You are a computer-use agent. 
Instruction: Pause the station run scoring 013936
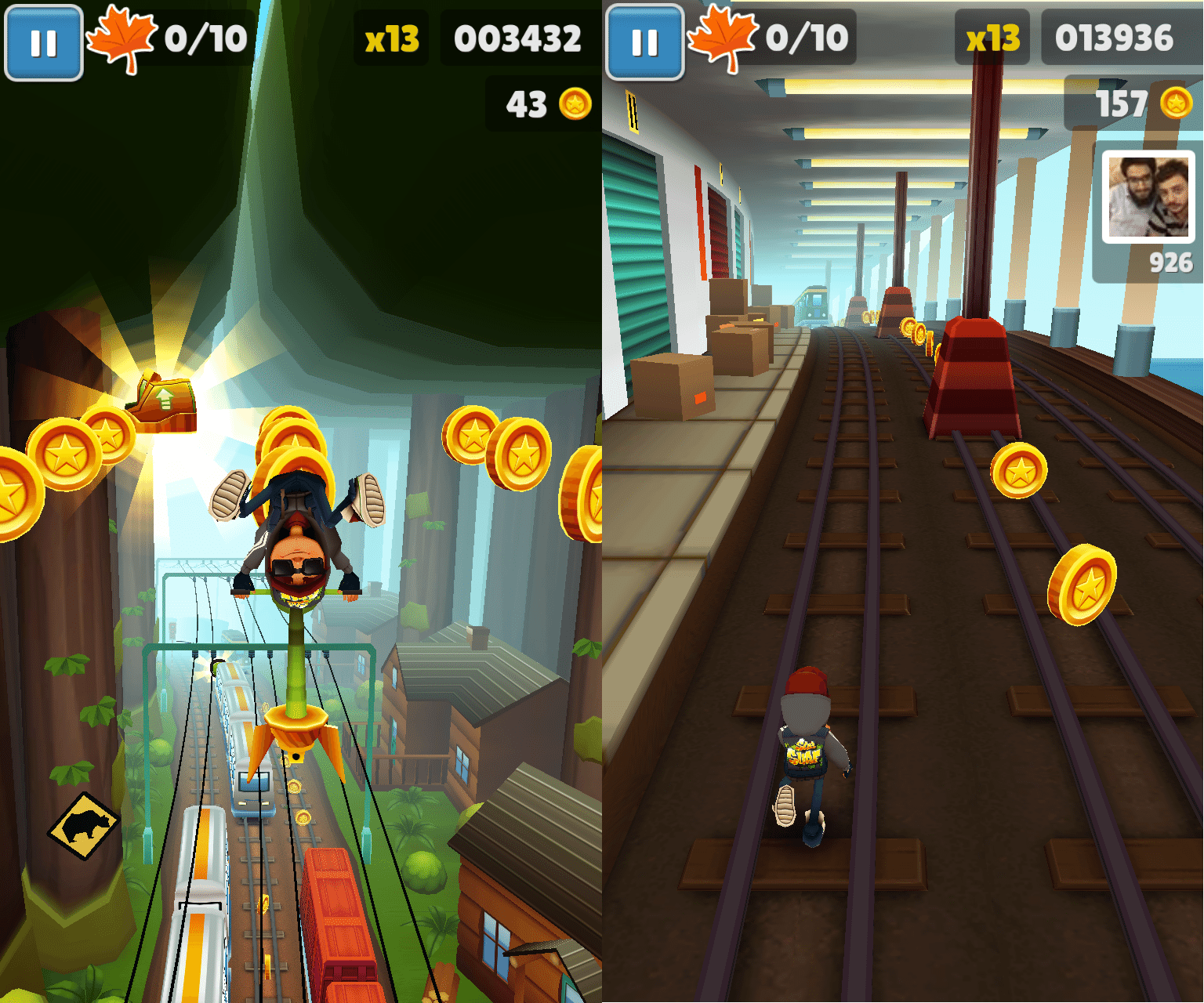coord(645,43)
